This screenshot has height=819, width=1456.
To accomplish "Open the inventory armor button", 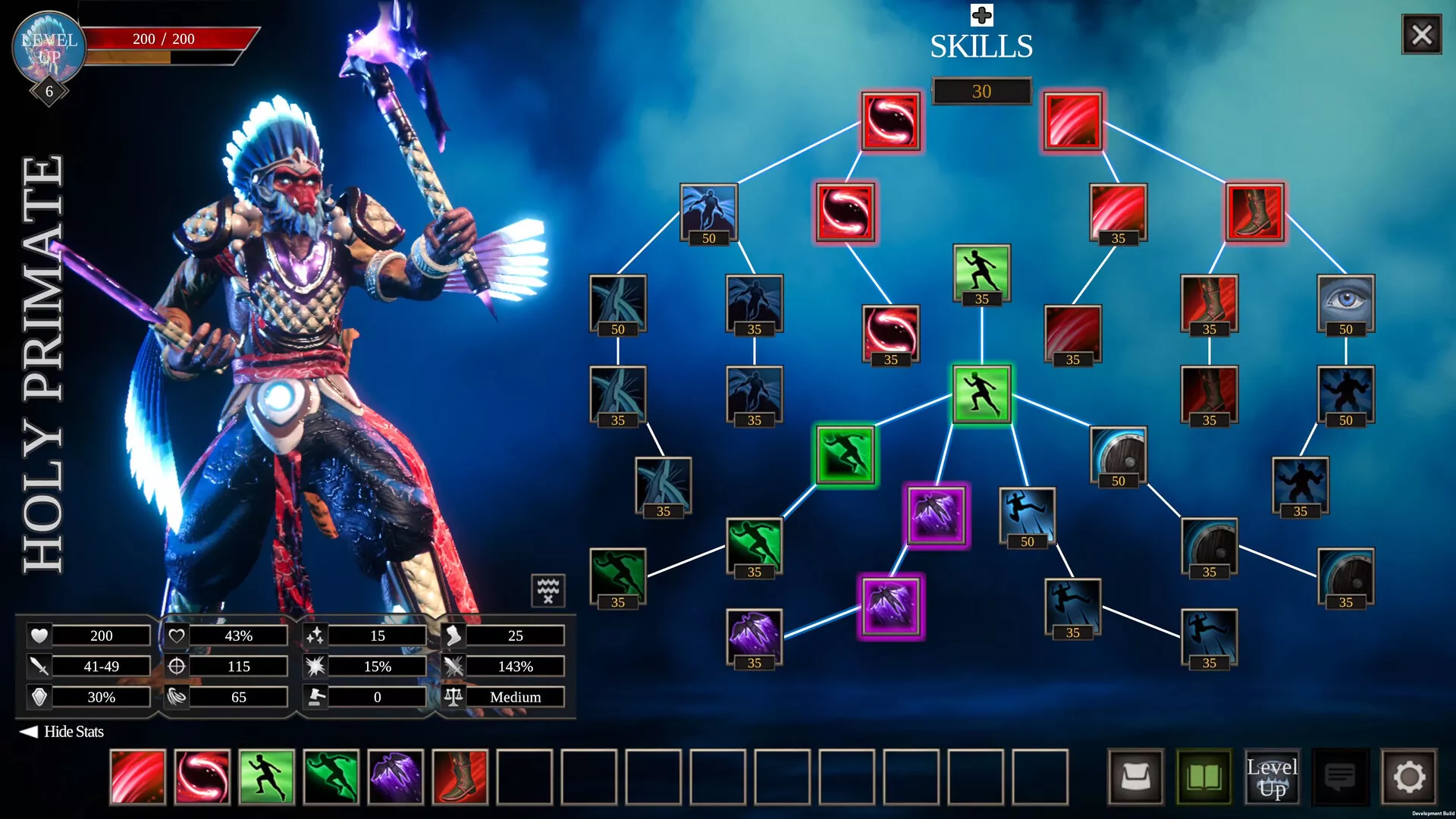I will [x=1135, y=777].
